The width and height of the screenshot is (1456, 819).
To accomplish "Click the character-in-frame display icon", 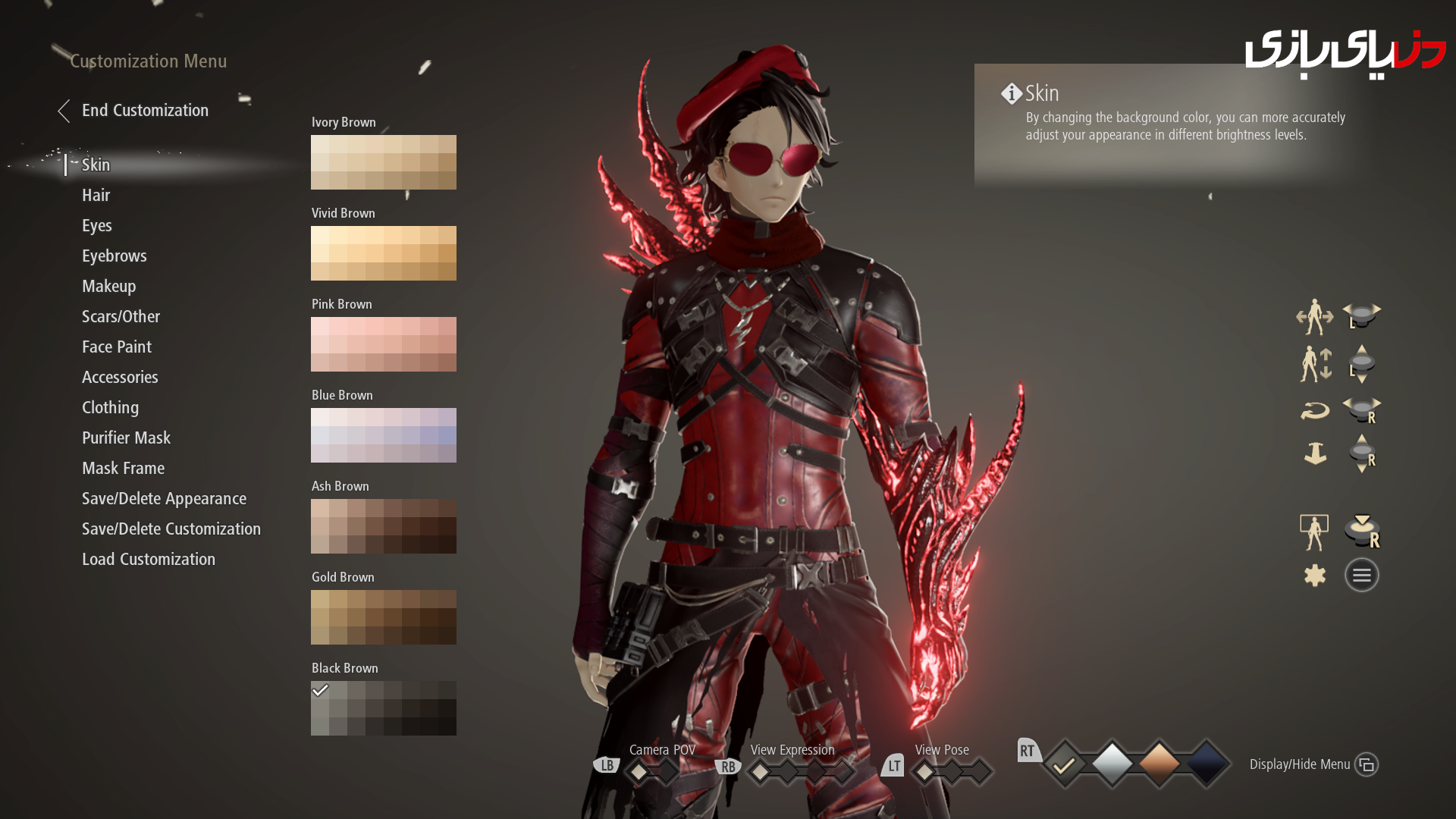I will [1315, 531].
